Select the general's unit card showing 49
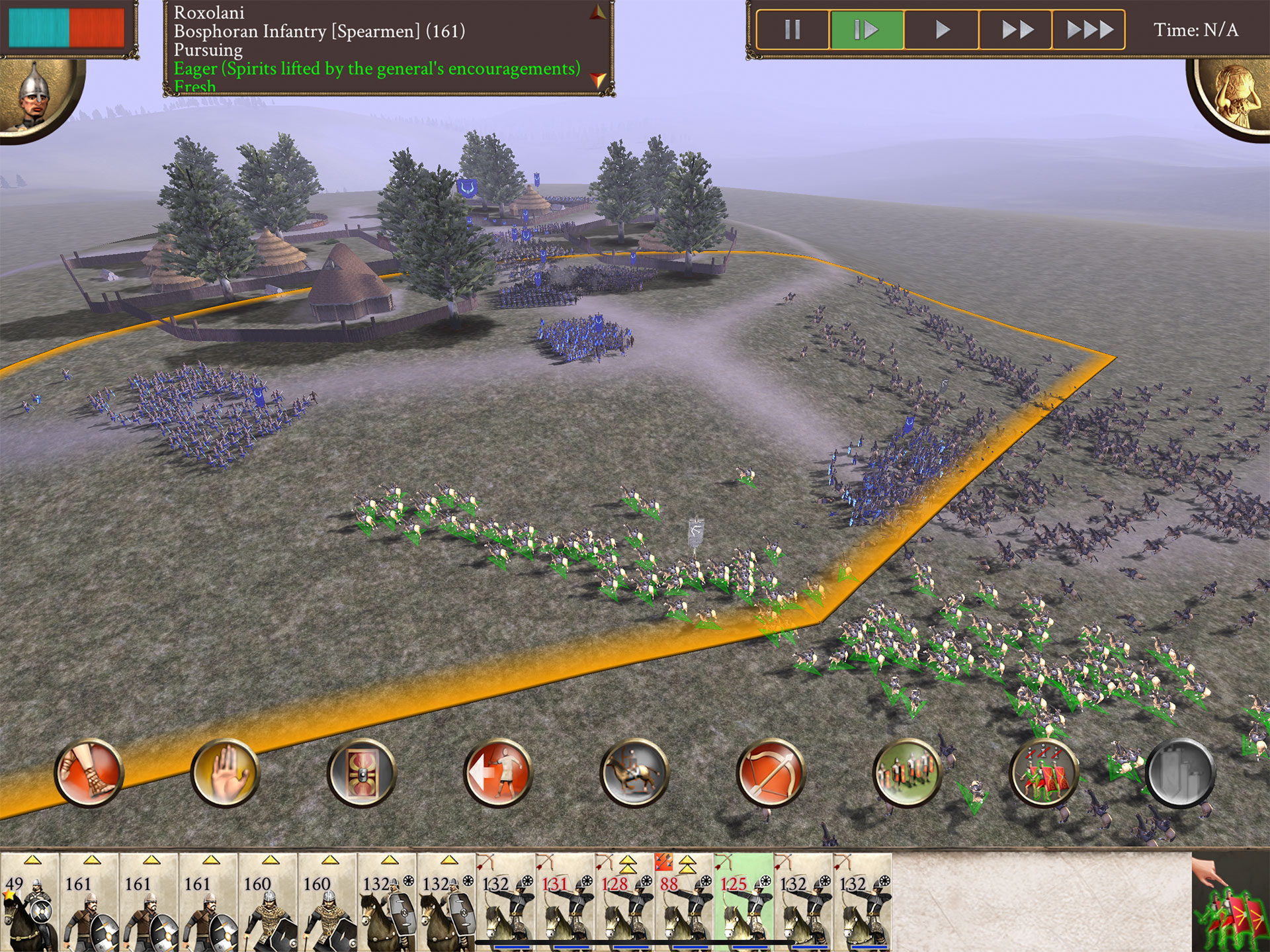 click(30, 902)
